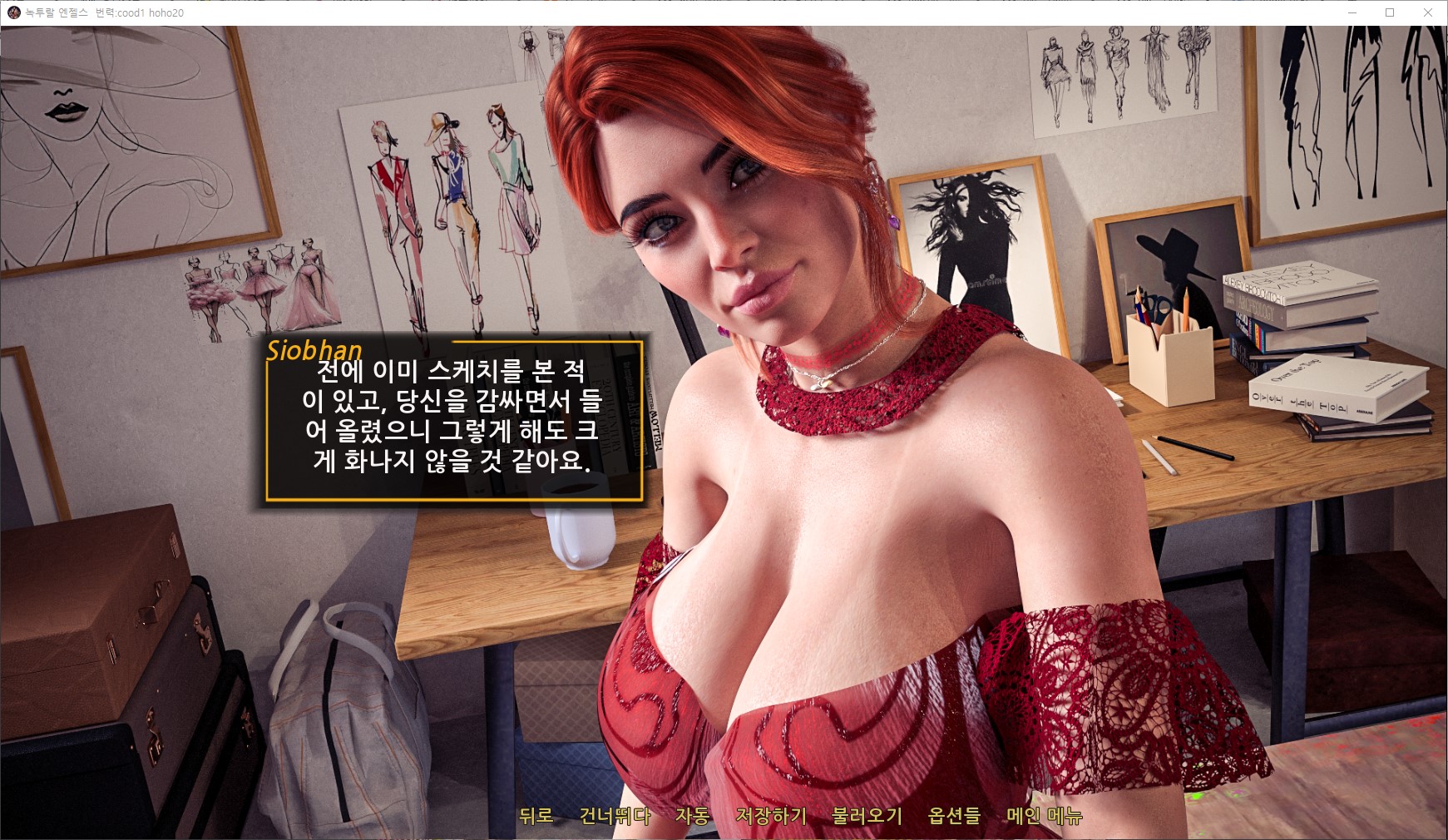Open the 옵션들 options screen

[x=954, y=816]
